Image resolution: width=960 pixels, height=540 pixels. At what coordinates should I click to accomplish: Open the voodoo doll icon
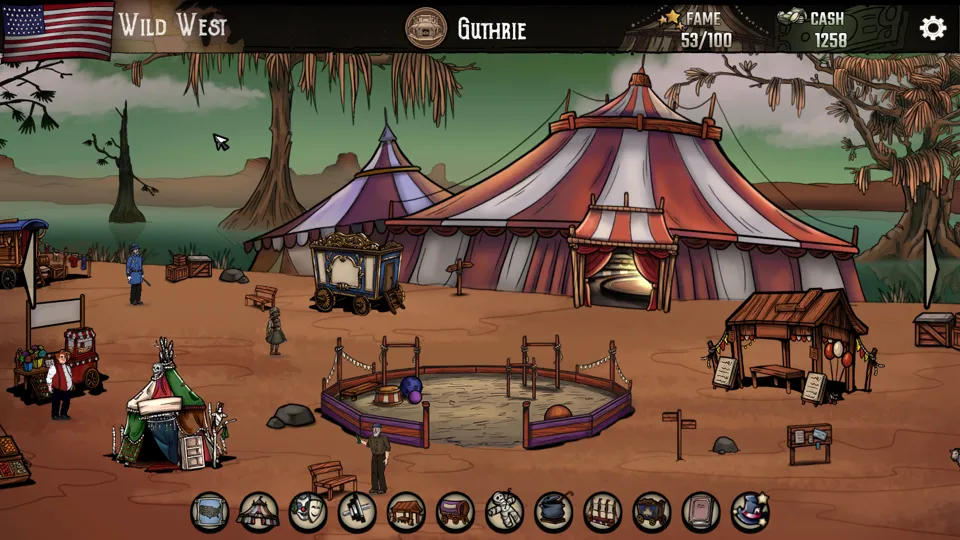[x=504, y=512]
